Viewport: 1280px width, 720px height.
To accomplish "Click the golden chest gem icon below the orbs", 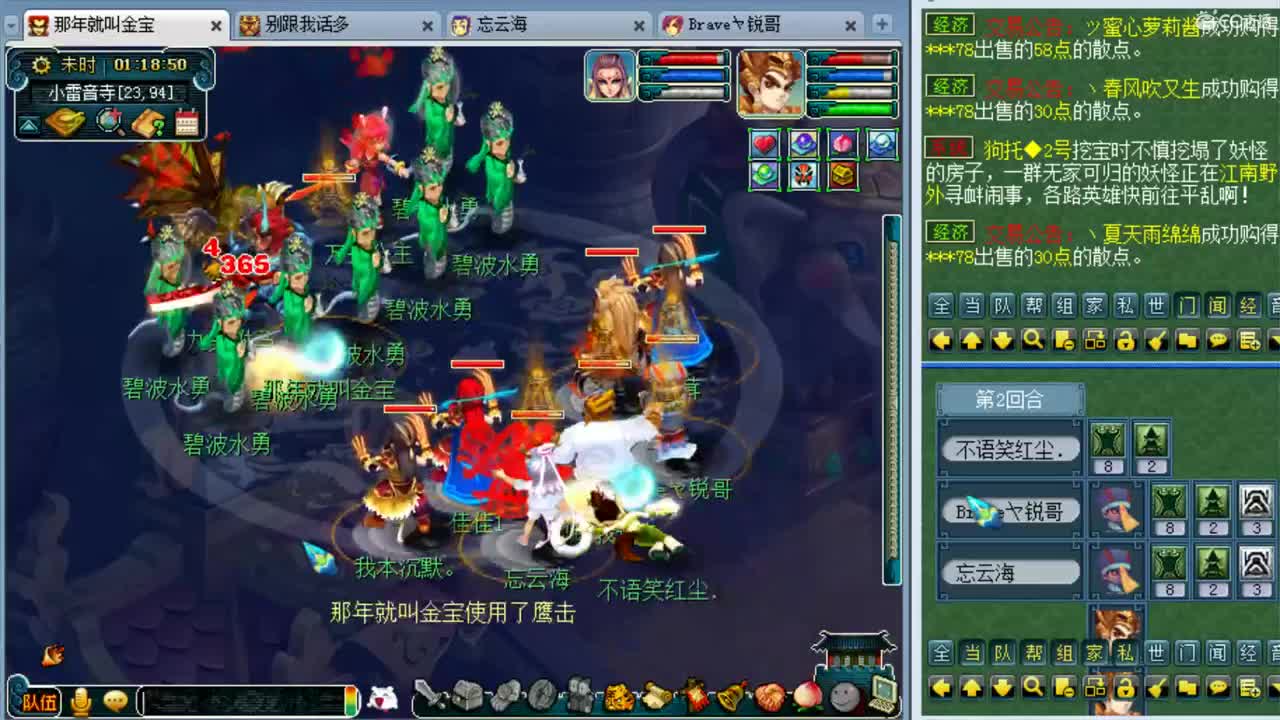I will pyautogui.click(x=842, y=176).
